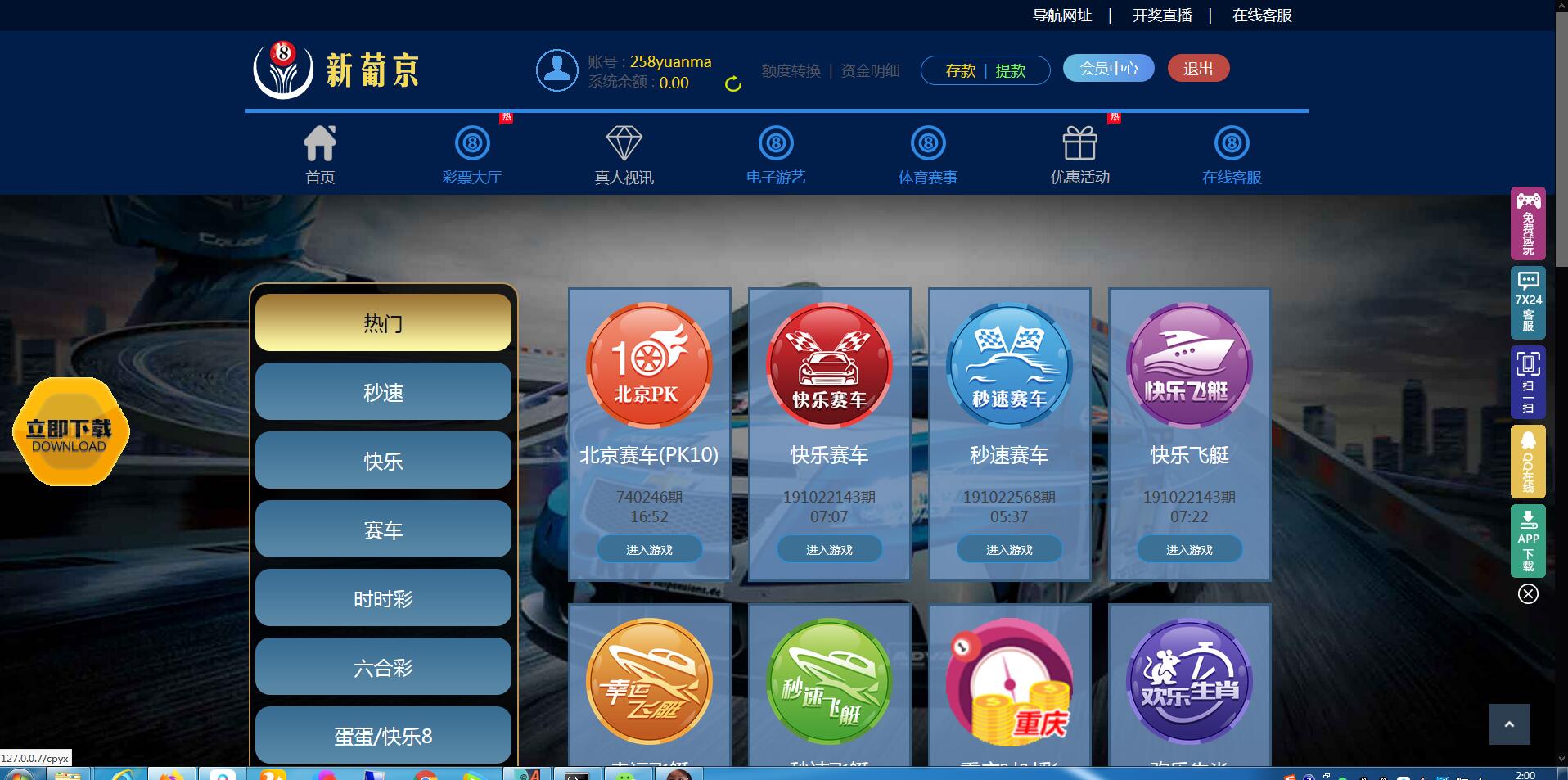Select the 热门 popular category

pyautogui.click(x=383, y=323)
